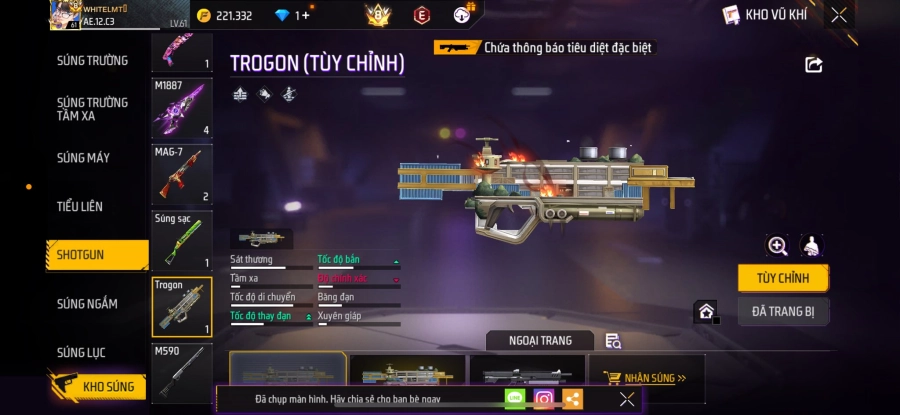Click the Tùy Chỉnh customize button
The width and height of the screenshot is (900, 415).
point(782,278)
